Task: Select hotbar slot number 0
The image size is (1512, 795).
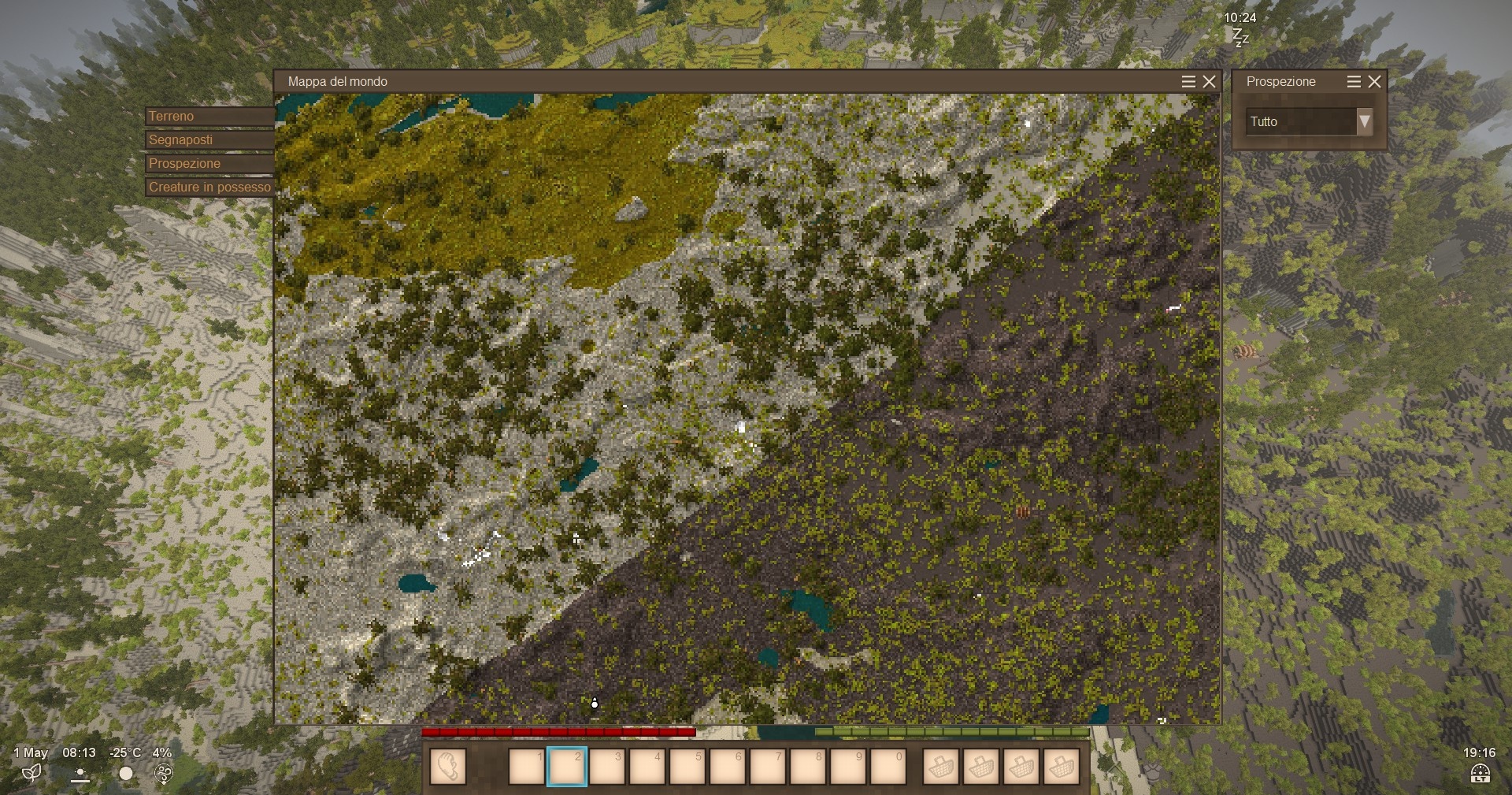Action: pos(888,767)
